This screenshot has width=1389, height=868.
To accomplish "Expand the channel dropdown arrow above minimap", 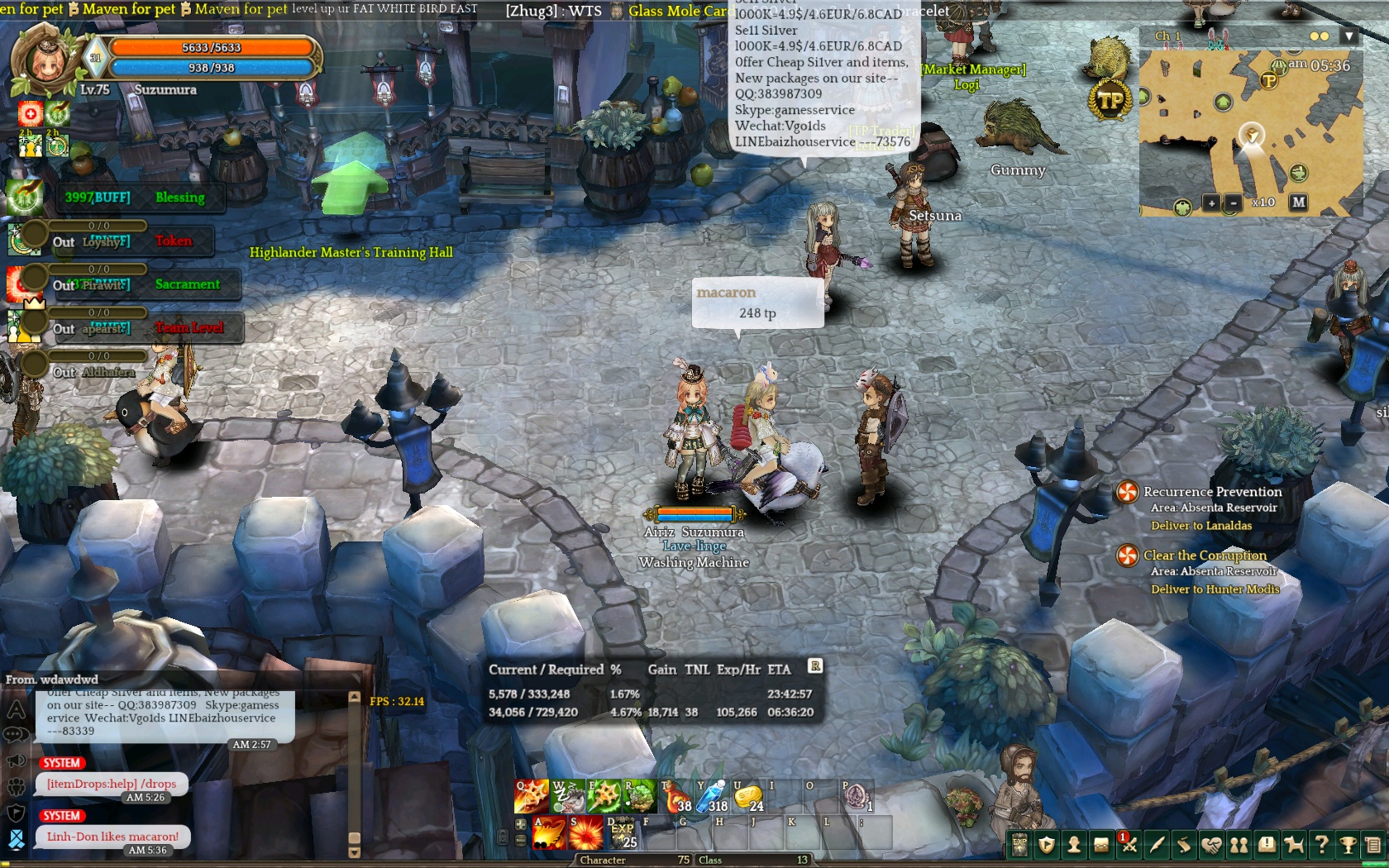I will 1349,36.
